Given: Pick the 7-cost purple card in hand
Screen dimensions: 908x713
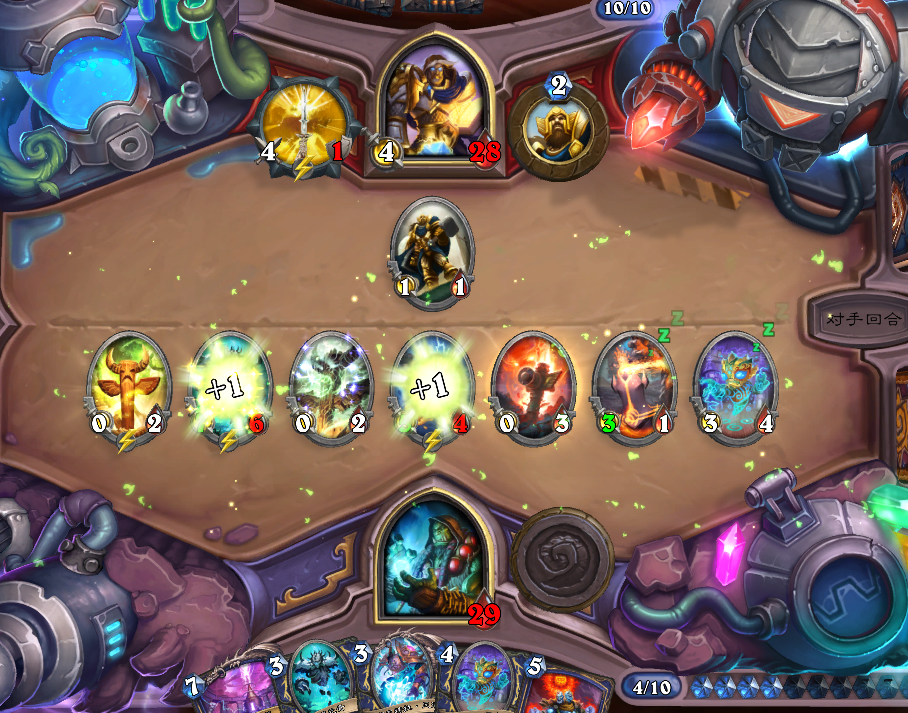Looking at the screenshot, I should click(240, 688).
